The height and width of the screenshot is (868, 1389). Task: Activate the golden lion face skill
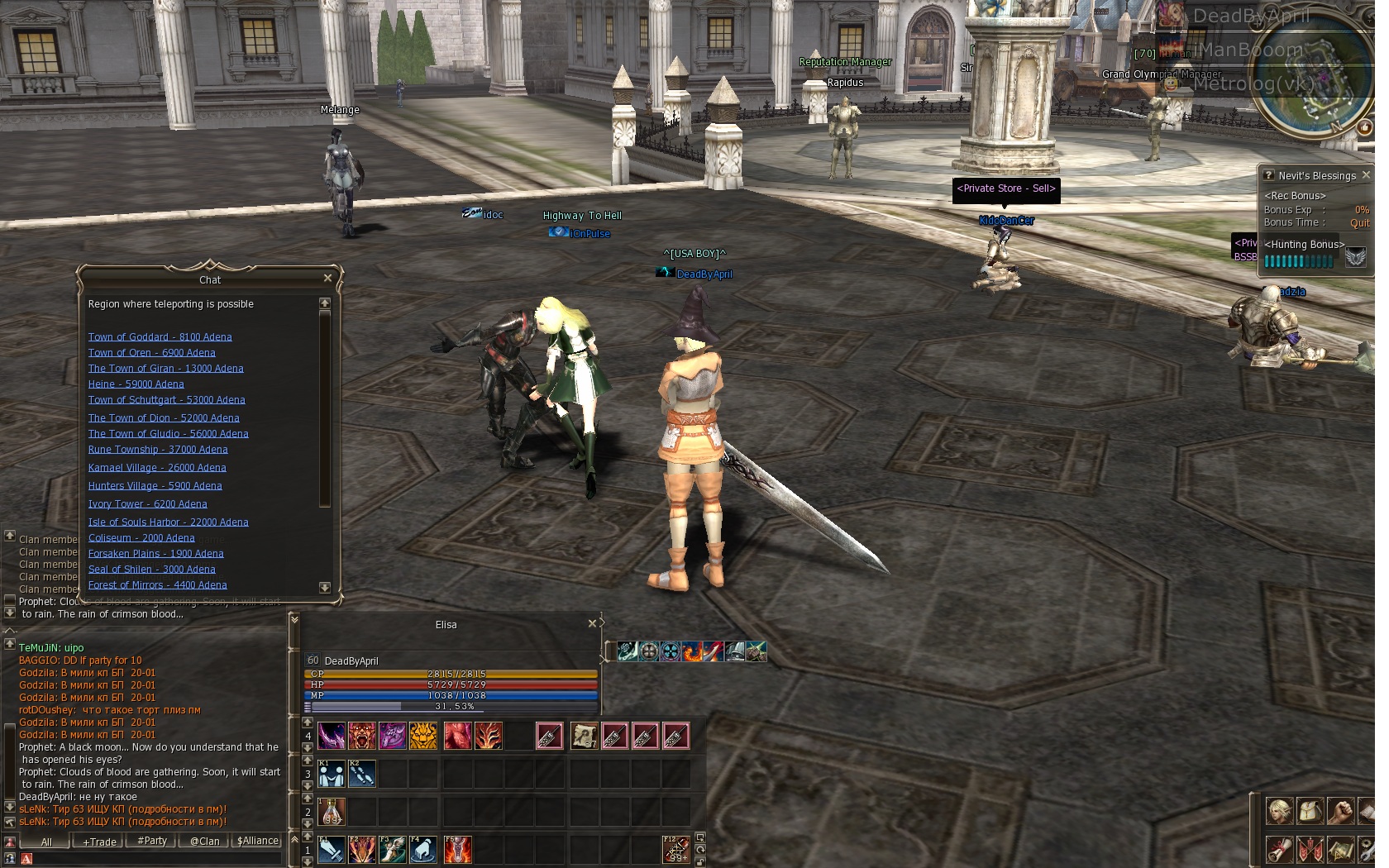pyautogui.click(x=423, y=736)
